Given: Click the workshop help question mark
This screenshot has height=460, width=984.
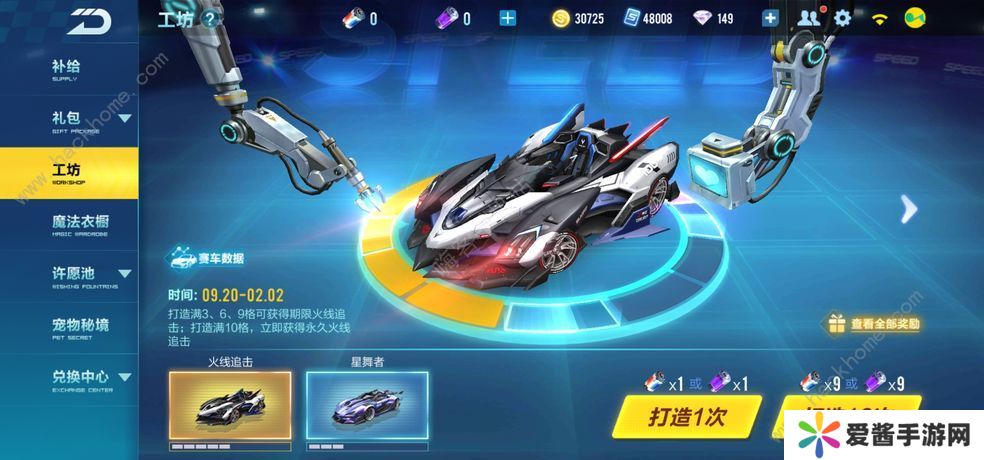Looking at the screenshot, I should point(209,18).
